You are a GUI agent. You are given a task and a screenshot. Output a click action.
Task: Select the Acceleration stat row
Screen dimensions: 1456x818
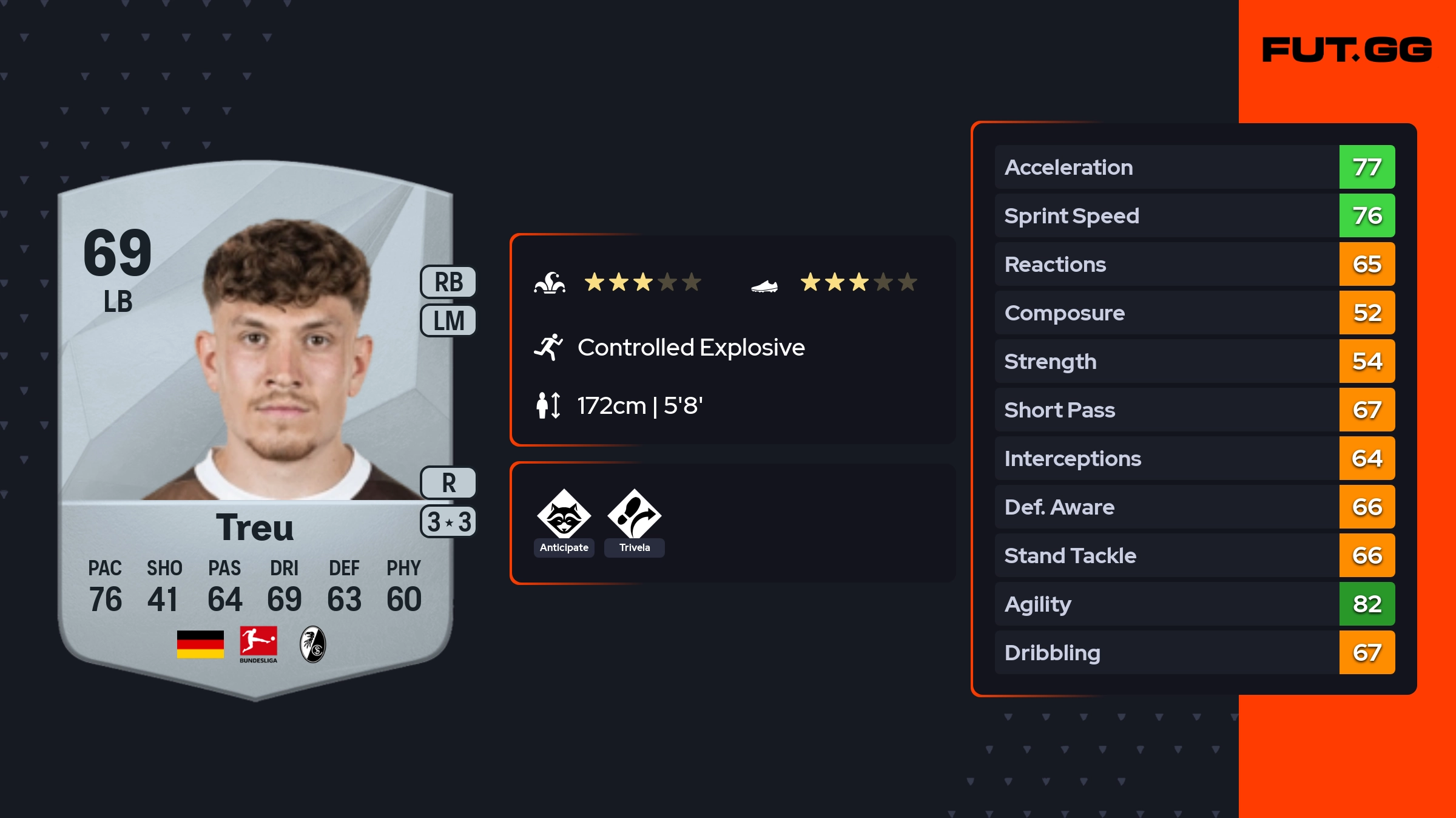(x=1194, y=167)
